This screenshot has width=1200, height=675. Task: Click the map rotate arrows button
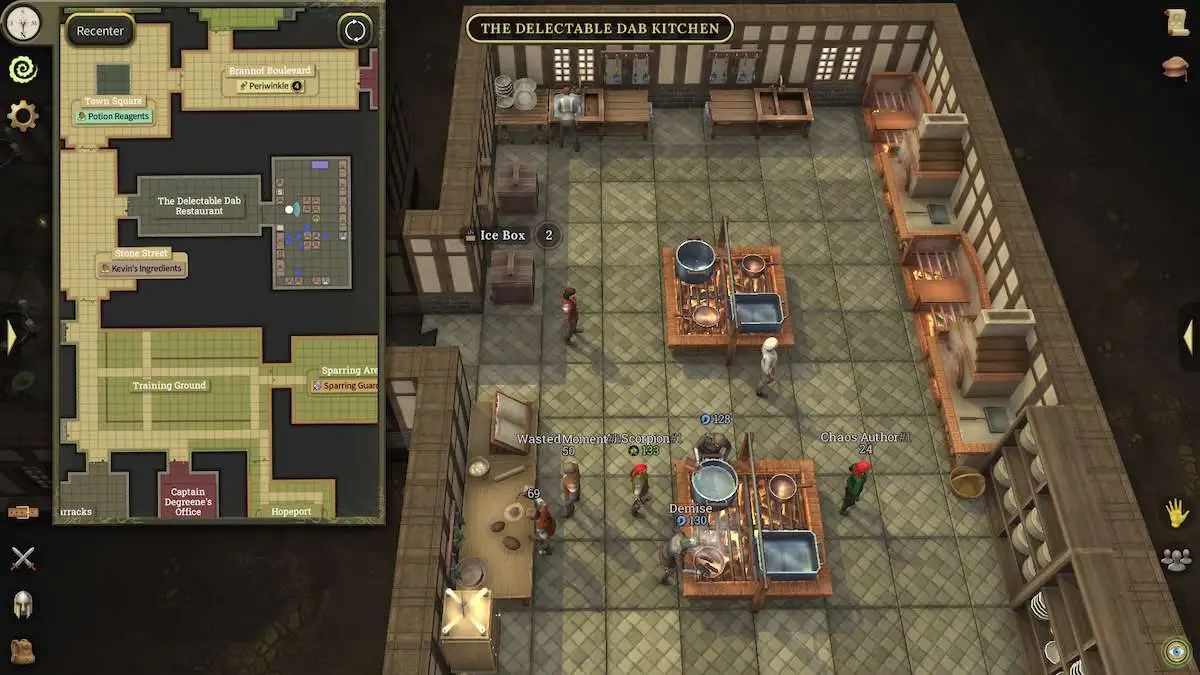click(355, 30)
